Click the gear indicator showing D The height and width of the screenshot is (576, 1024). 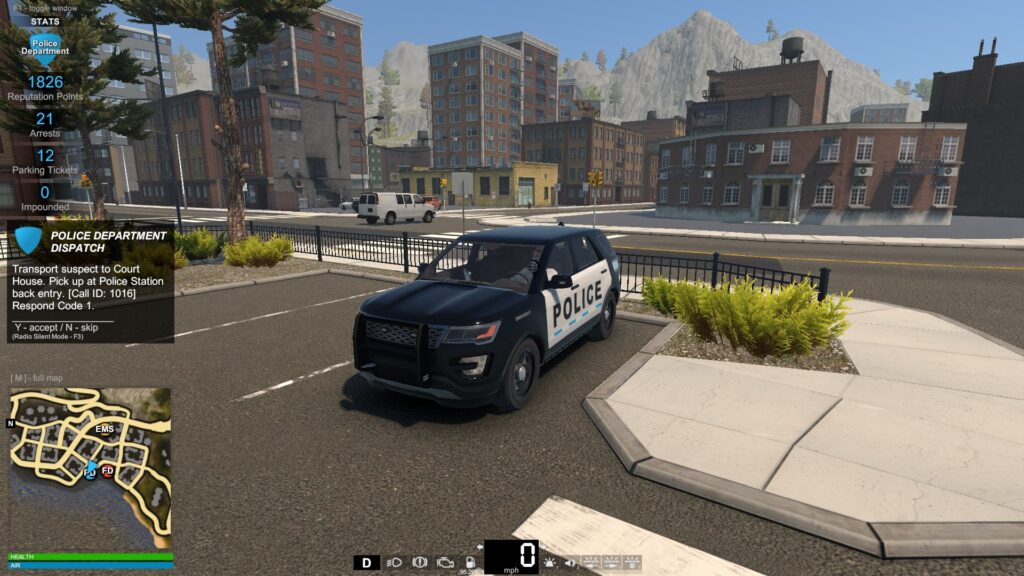point(366,562)
